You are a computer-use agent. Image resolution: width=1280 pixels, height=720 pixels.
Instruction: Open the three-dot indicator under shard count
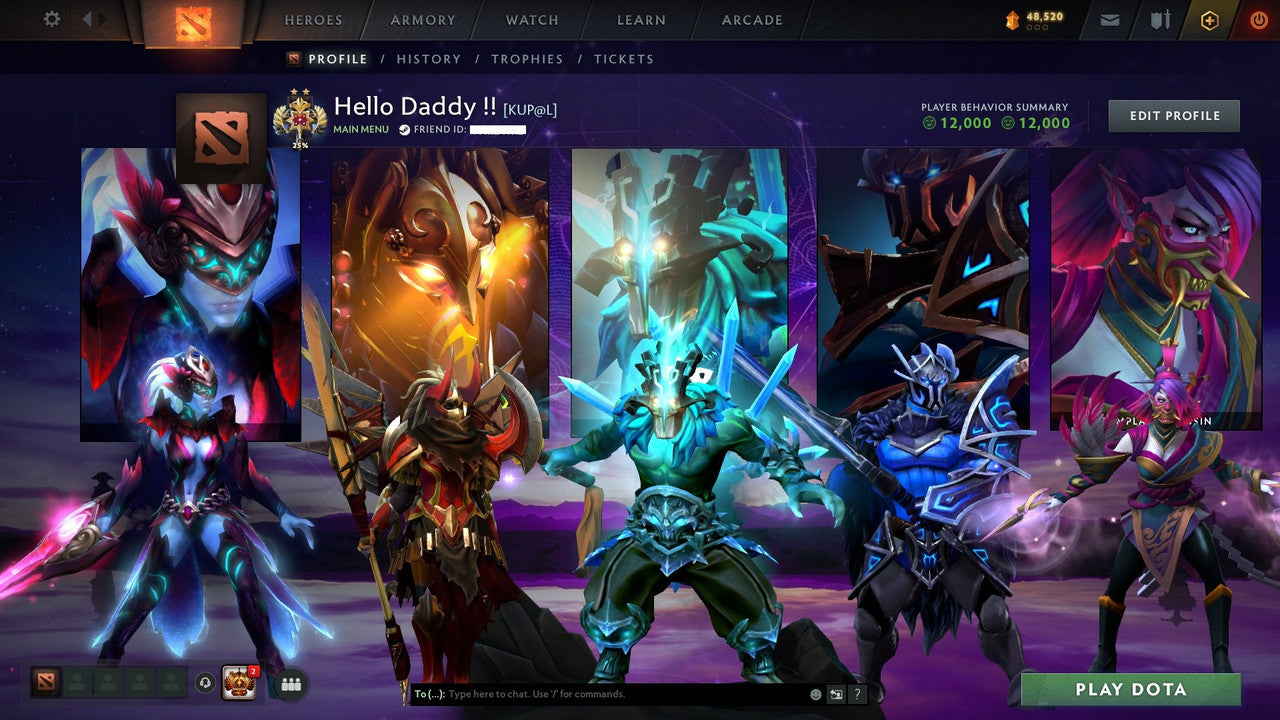1037,26
